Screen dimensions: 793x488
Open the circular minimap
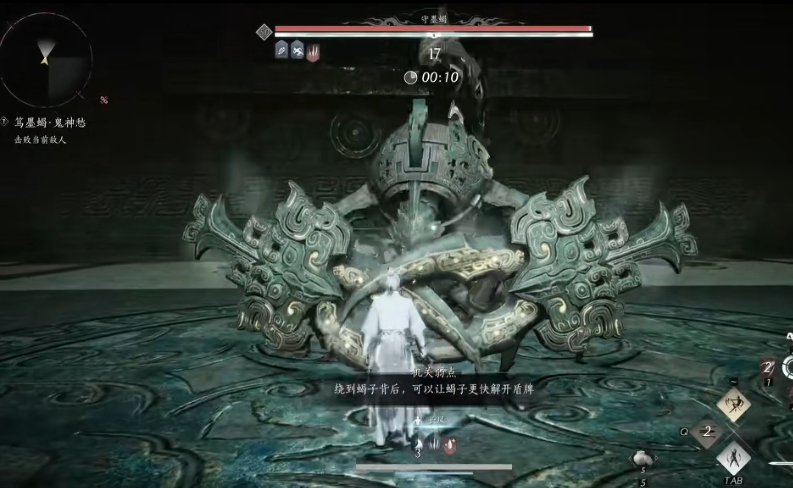[x=46, y=58]
